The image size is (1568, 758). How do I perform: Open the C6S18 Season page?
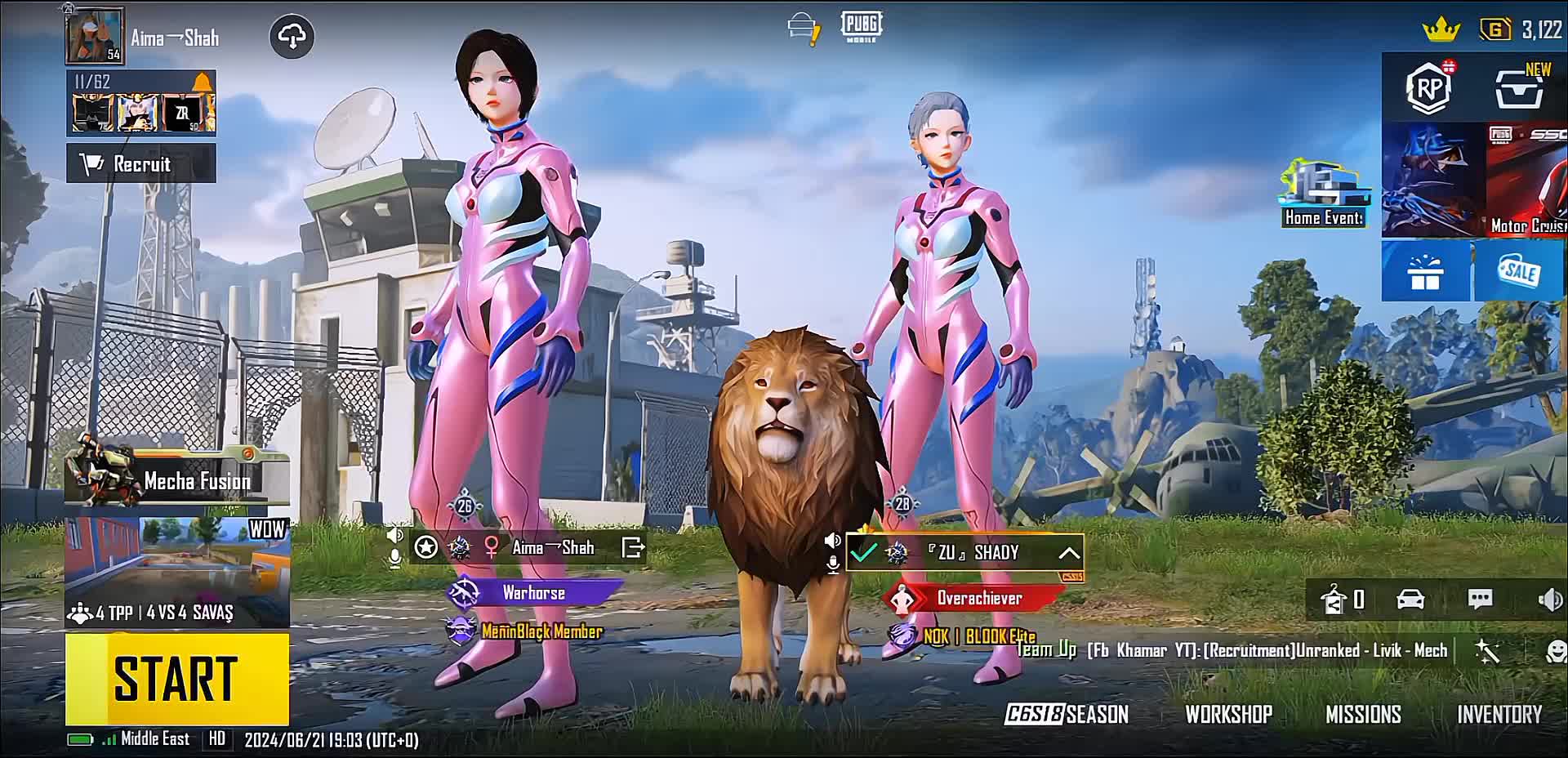point(1067,715)
